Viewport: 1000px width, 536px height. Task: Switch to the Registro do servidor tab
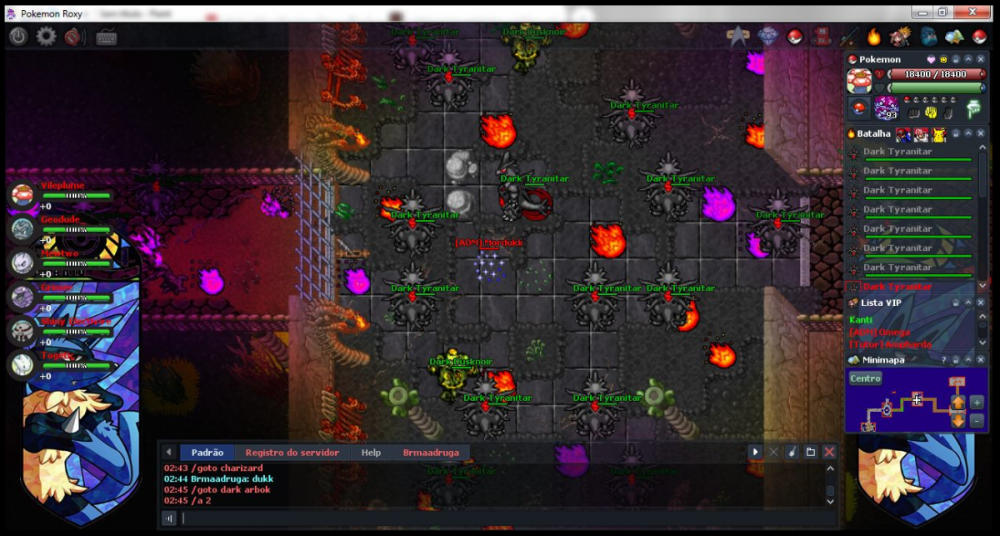pyautogui.click(x=292, y=453)
